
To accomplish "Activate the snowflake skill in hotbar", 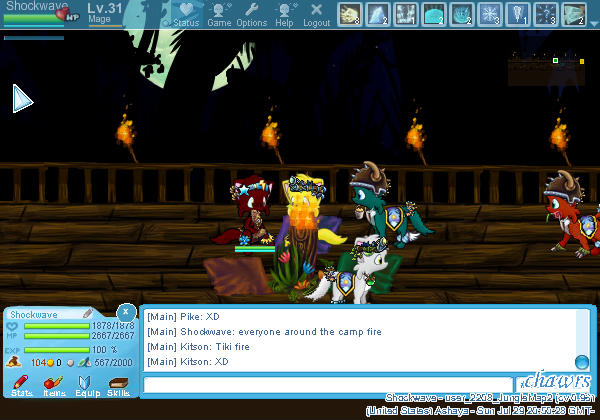I will 490,13.
